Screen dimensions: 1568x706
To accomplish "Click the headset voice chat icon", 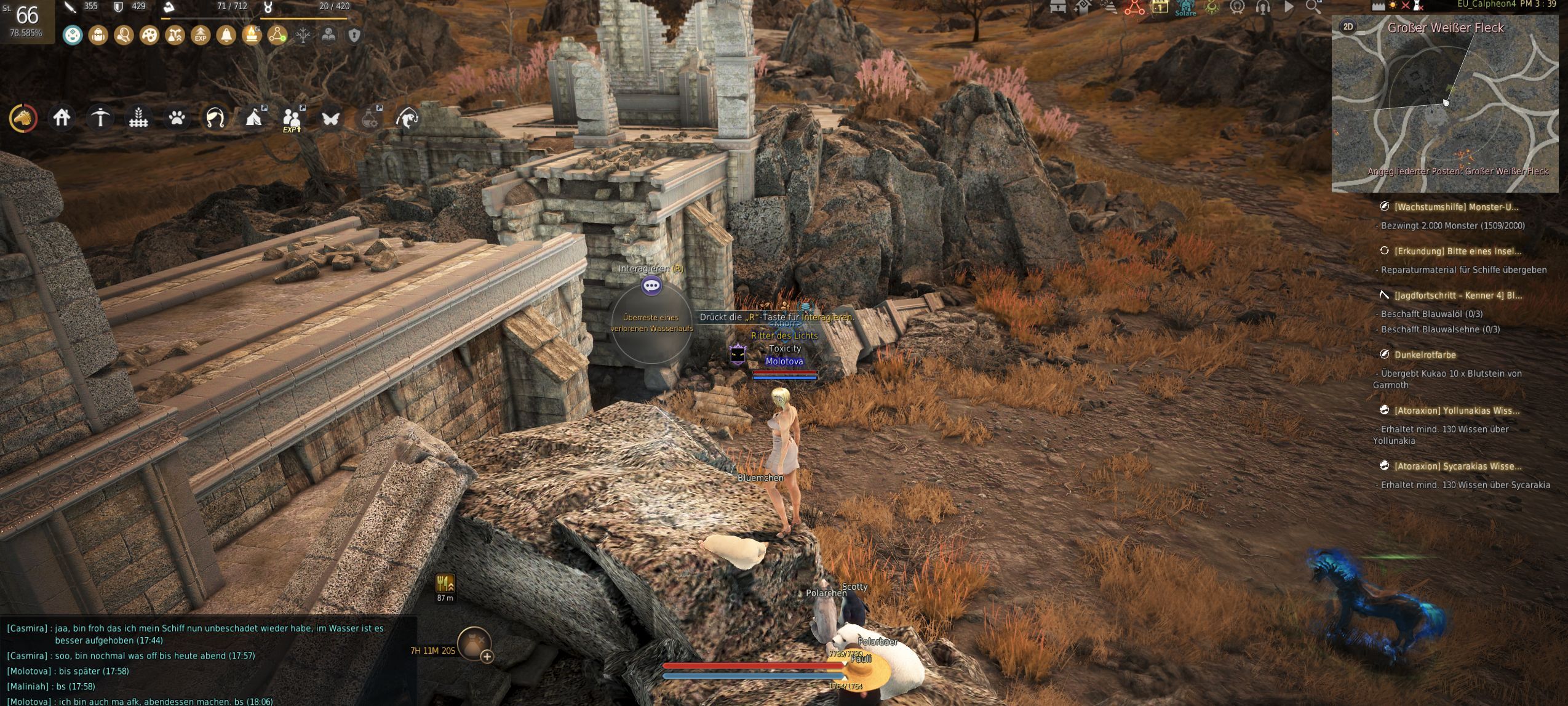I will tap(1262, 7).
